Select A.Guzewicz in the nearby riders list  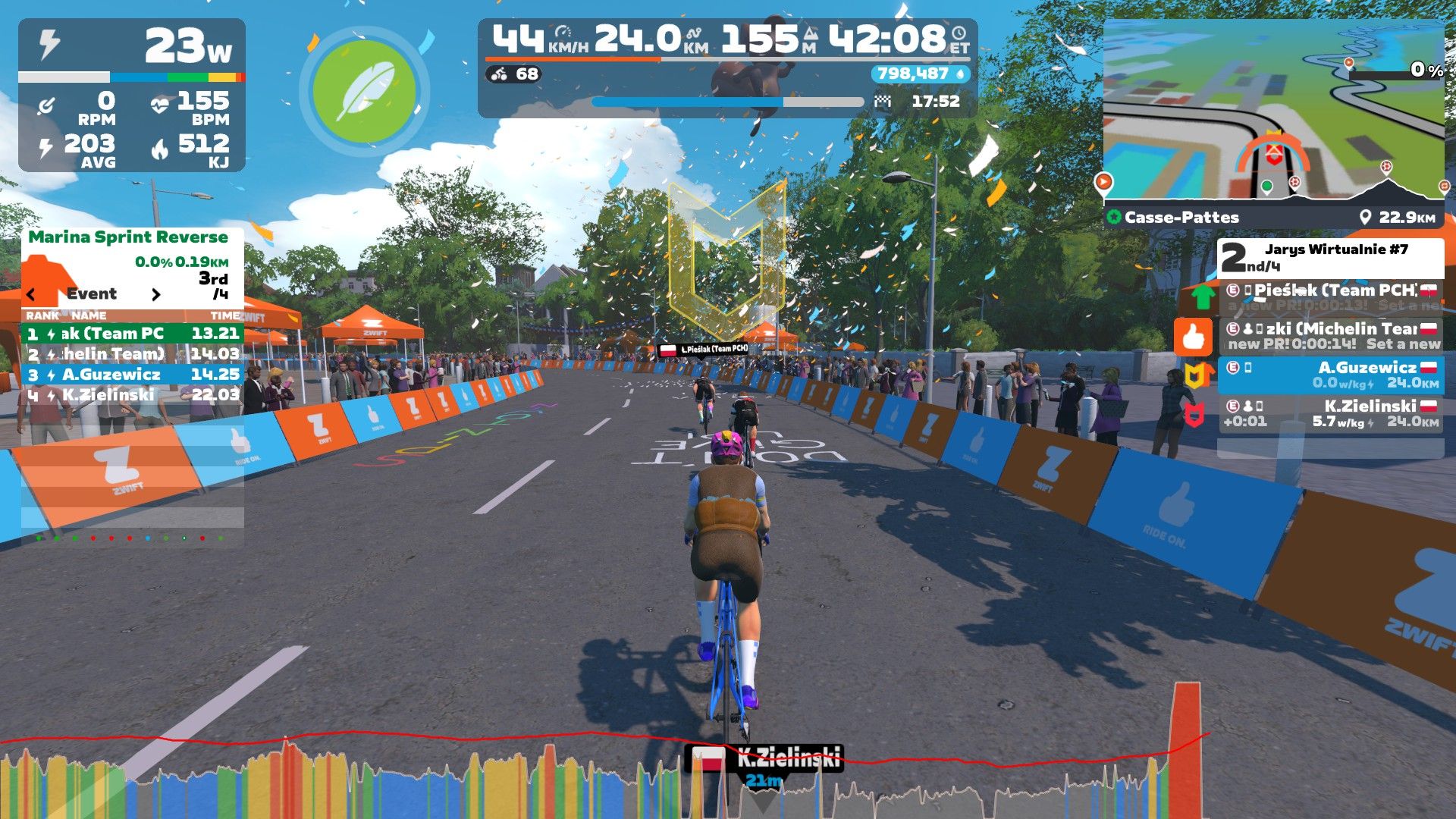[x=1331, y=375]
